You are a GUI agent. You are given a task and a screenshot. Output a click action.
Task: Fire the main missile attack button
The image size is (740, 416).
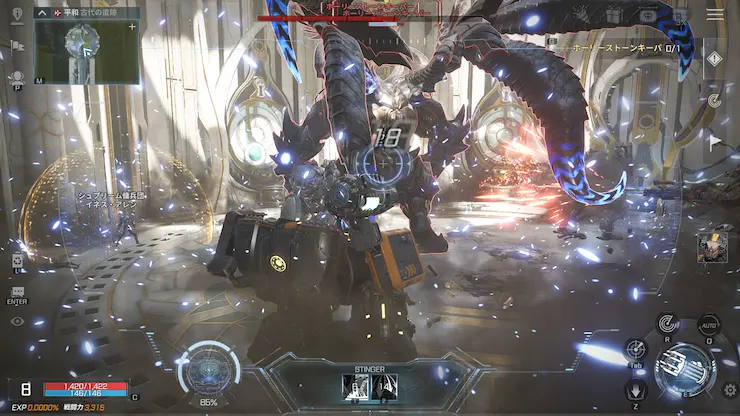click(685, 366)
